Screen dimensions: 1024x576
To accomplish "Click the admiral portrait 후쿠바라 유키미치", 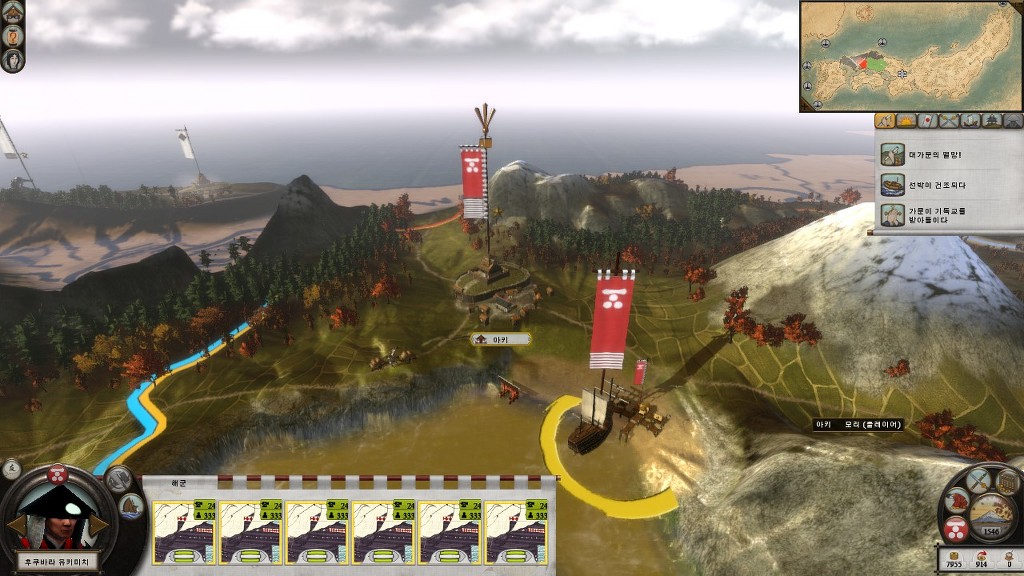I will tap(56, 510).
